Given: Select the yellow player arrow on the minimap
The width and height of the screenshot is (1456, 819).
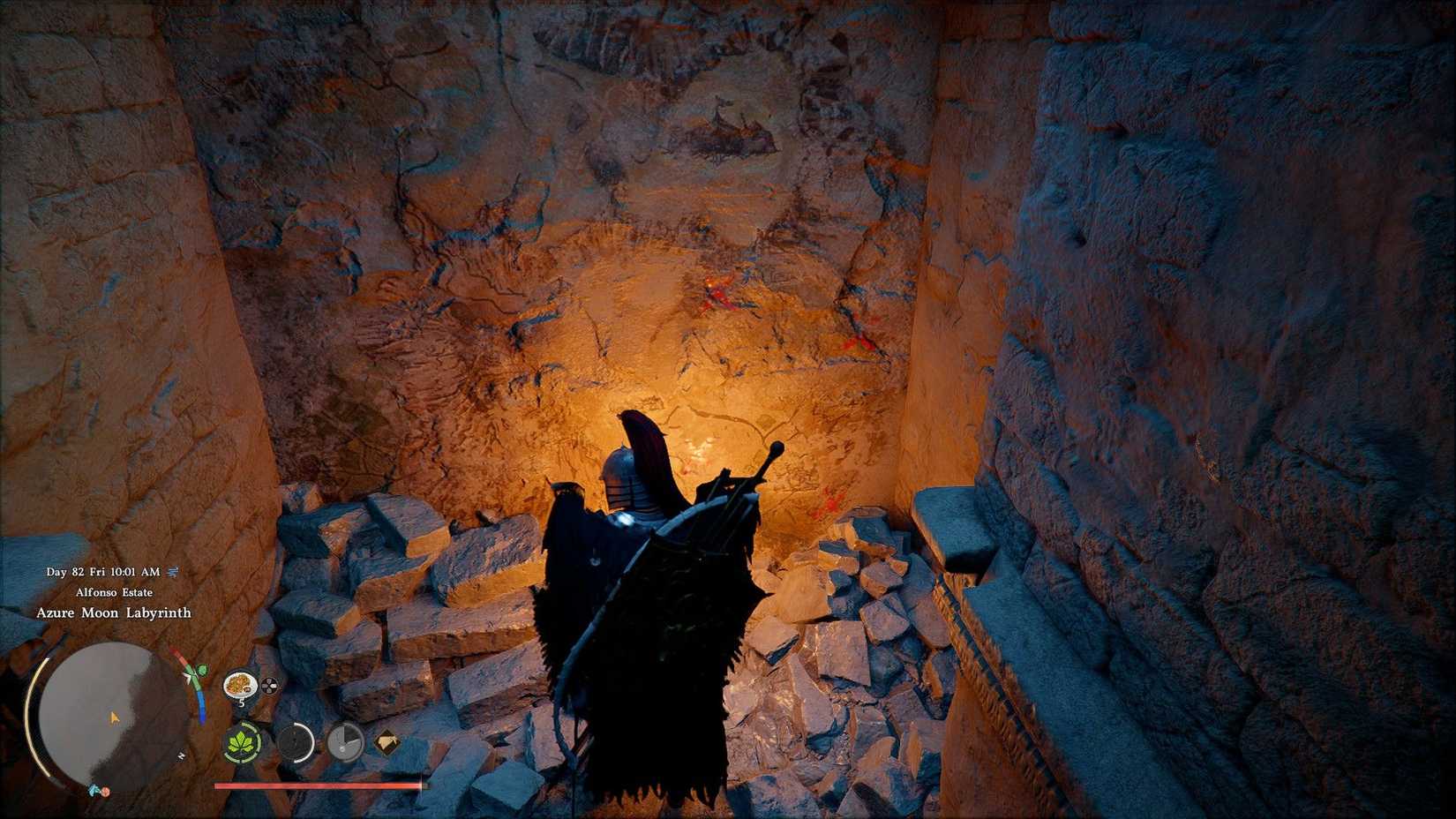Looking at the screenshot, I should pos(113,718).
